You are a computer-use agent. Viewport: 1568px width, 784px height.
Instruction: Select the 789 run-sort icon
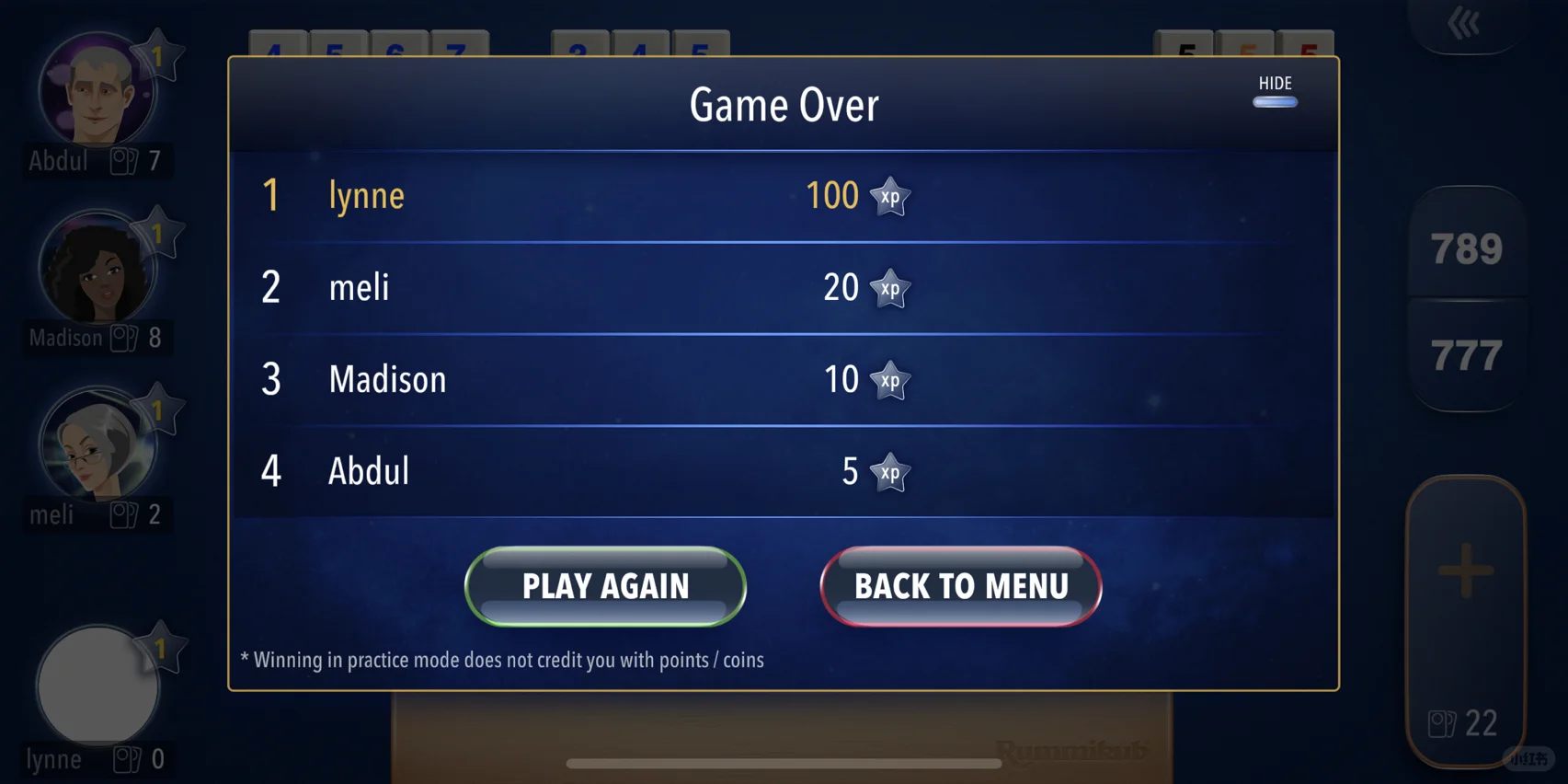pyautogui.click(x=1467, y=247)
